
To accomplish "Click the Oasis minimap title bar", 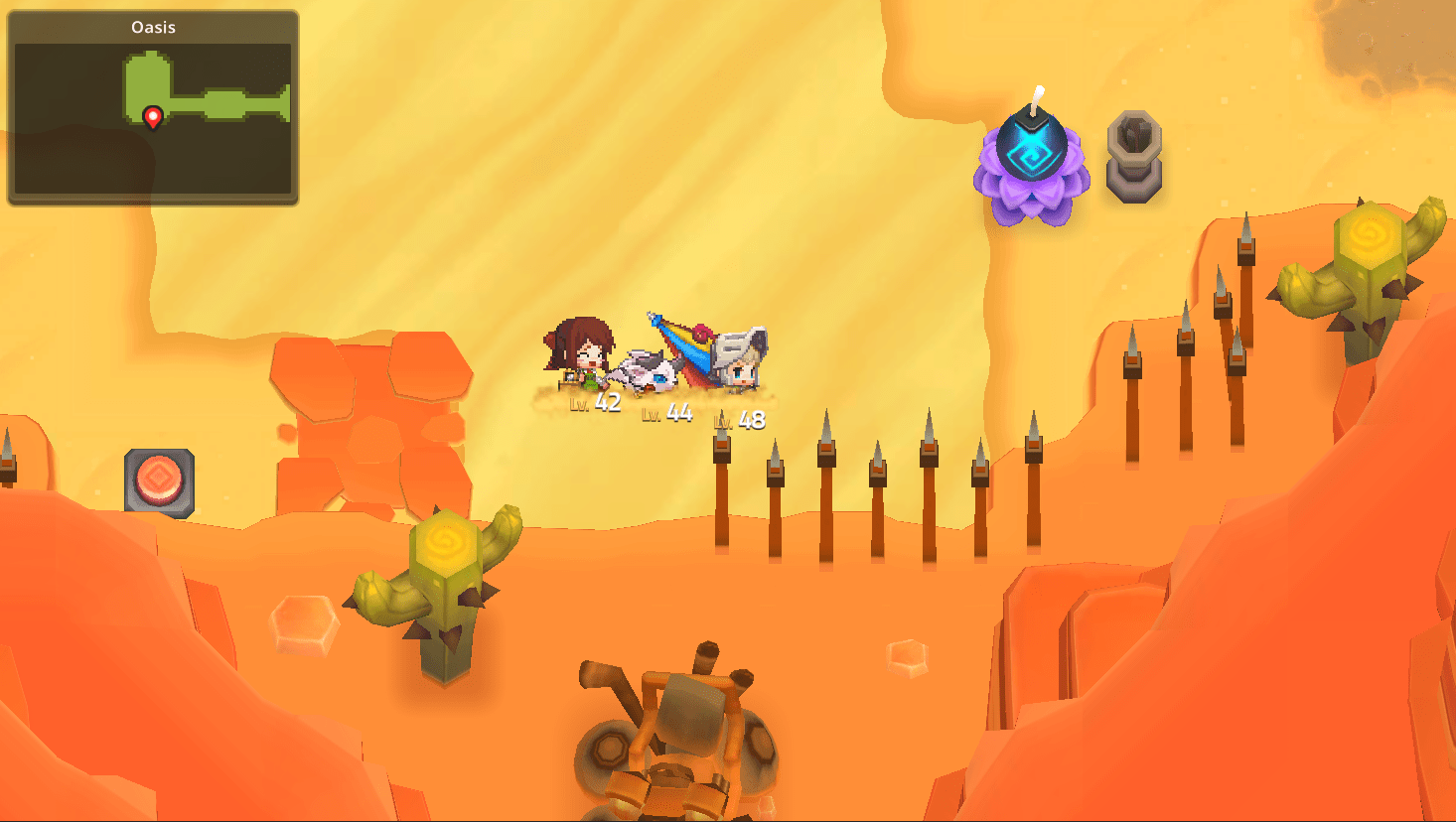I will pyautogui.click(x=154, y=27).
